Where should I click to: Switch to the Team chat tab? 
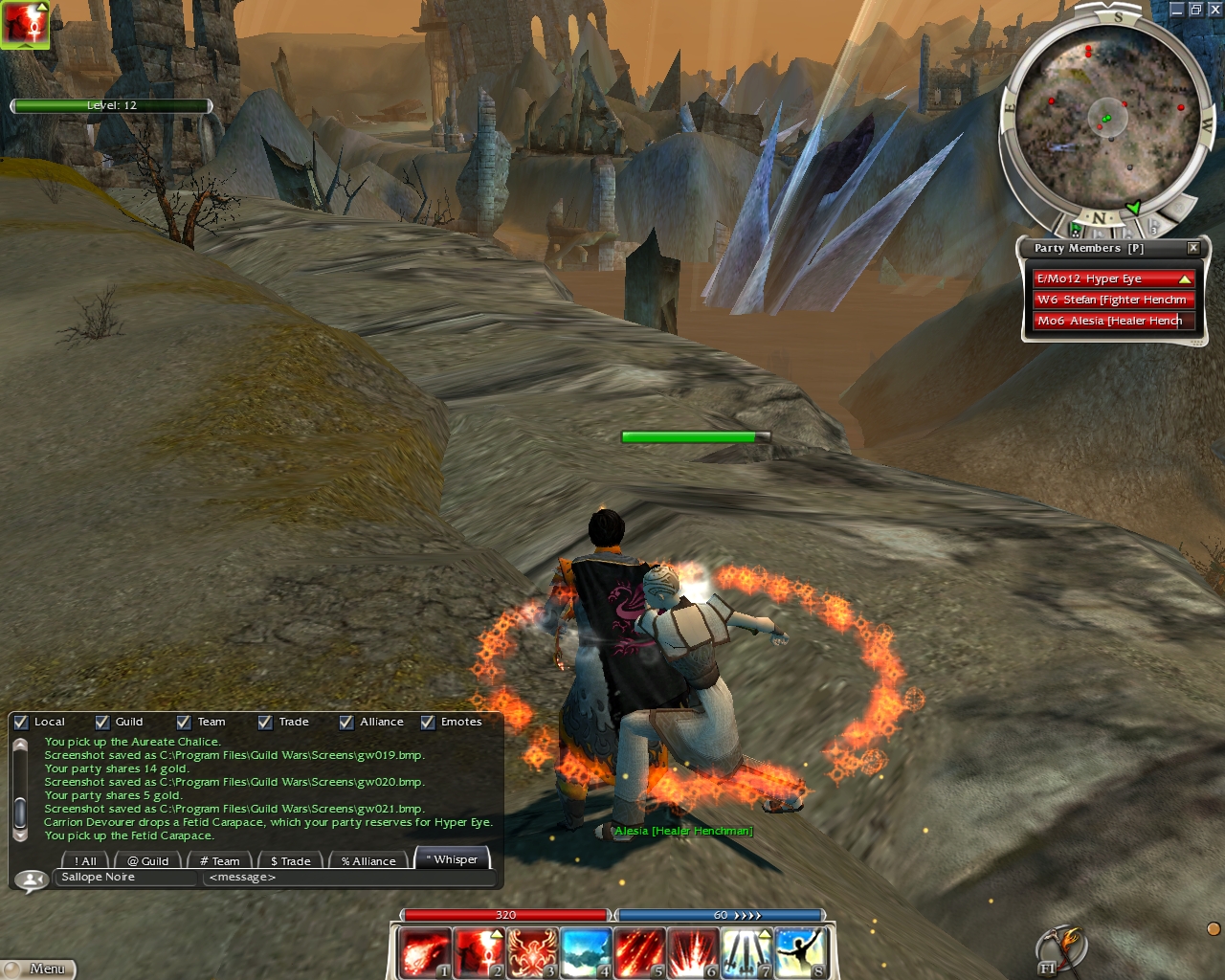tap(220, 860)
